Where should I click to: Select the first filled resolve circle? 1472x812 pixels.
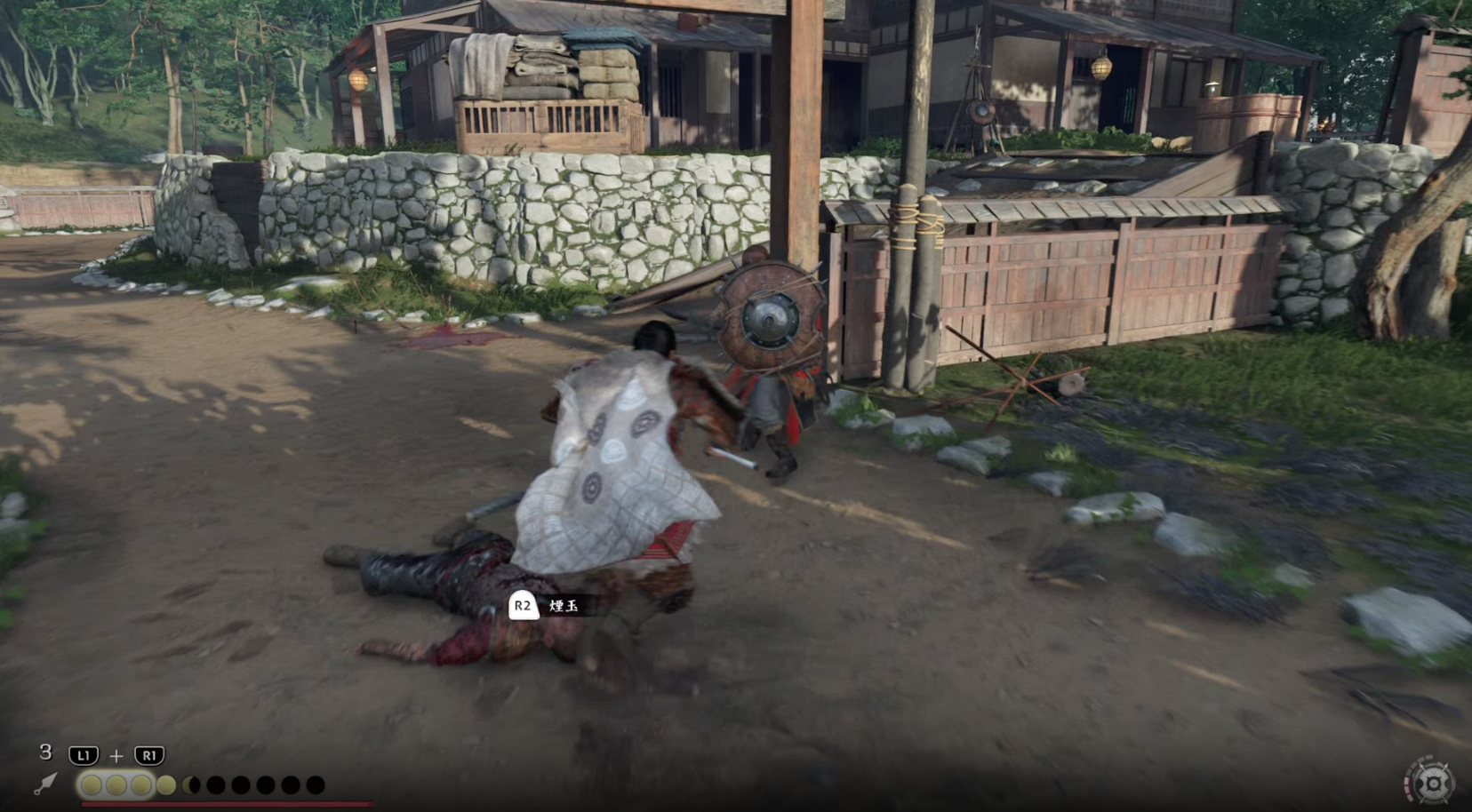[x=92, y=784]
